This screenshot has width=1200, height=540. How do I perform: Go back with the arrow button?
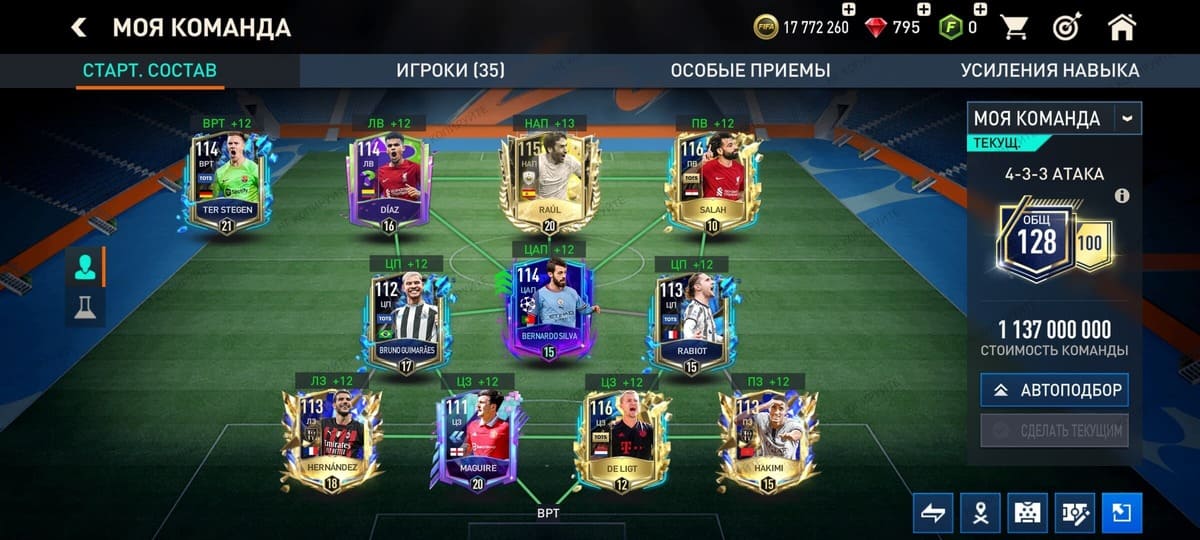pos(79,28)
